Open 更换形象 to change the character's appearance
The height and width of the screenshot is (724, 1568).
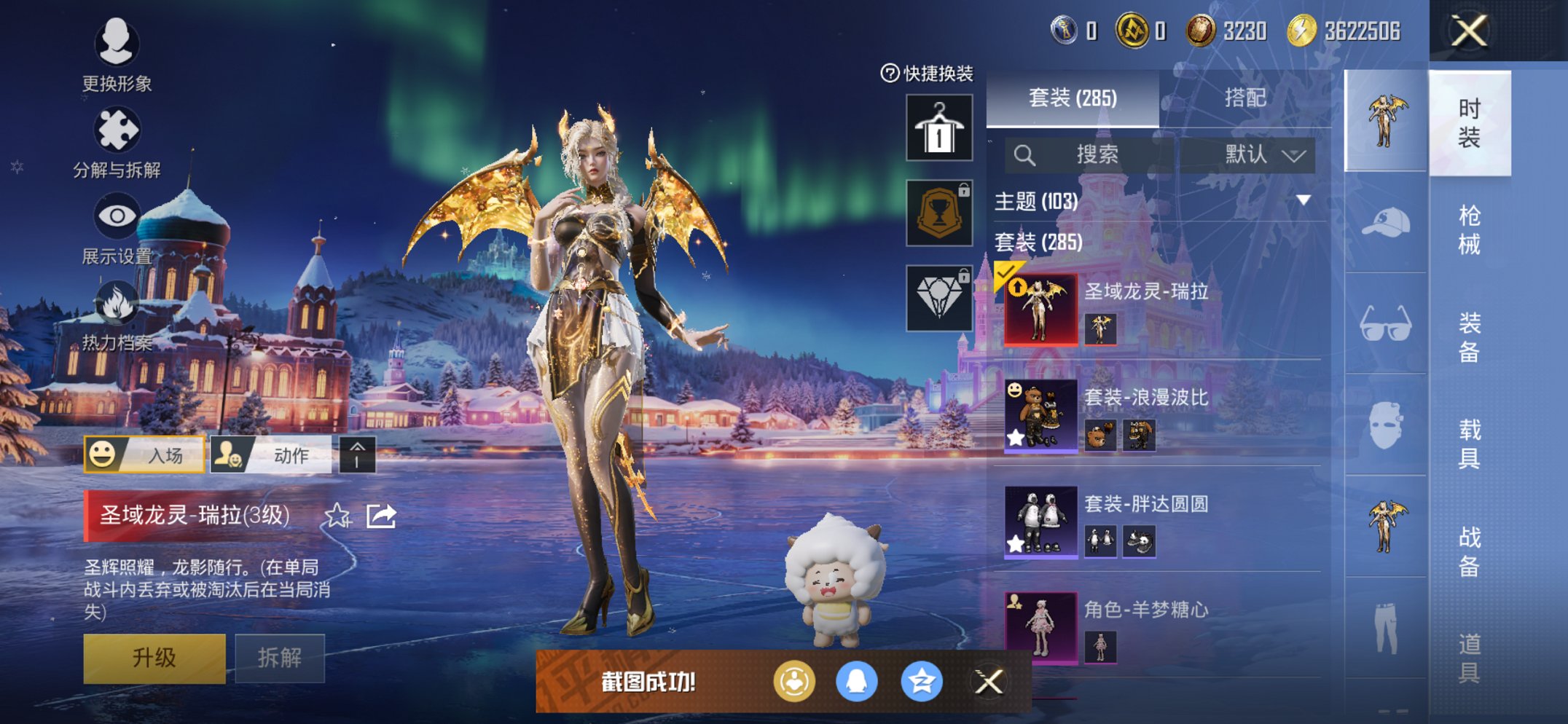(117, 55)
